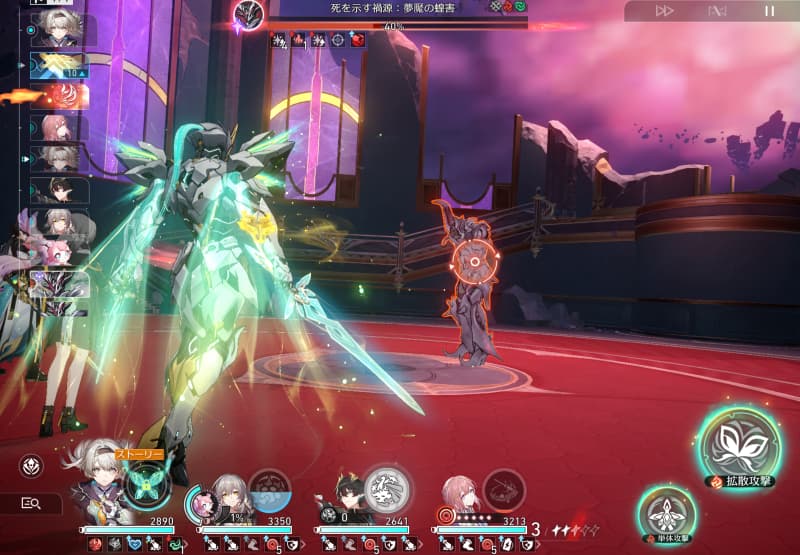The image size is (800, 555).
Task: Target the enemy with the orange lock-on reticle
Action: click(x=471, y=263)
